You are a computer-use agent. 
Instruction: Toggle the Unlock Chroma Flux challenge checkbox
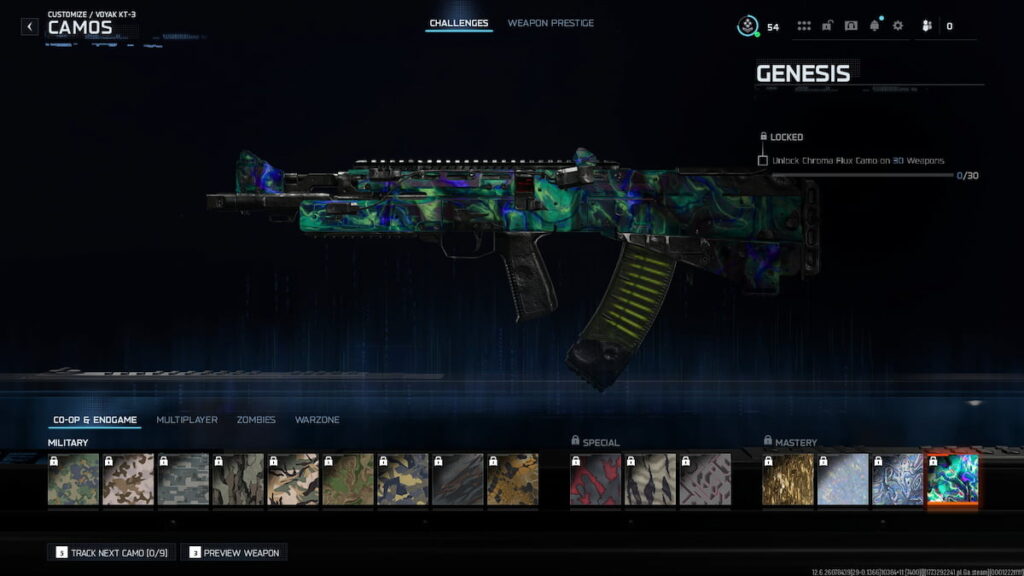pos(763,160)
